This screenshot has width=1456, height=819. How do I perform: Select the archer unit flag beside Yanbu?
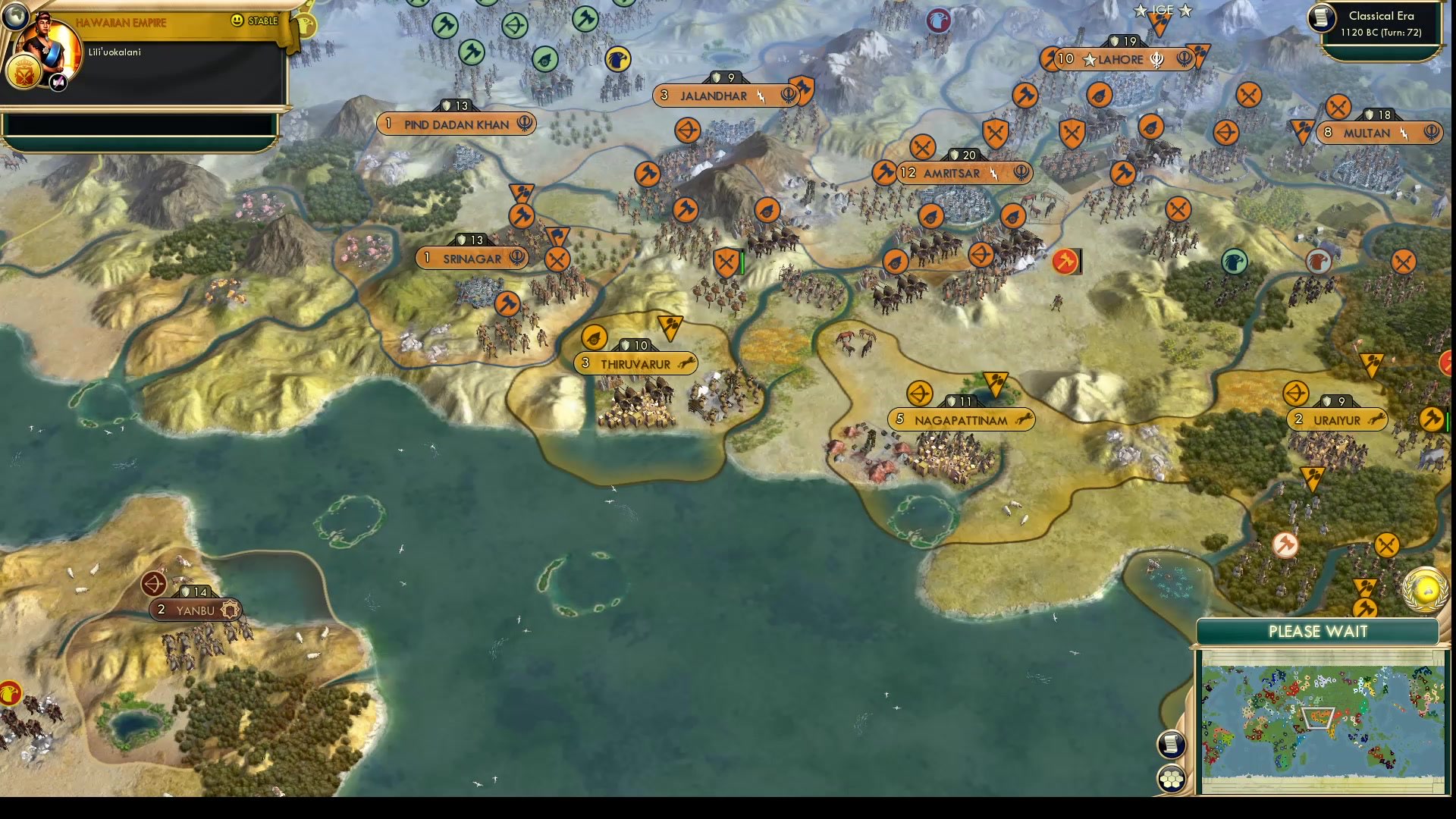click(x=155, y=584)
